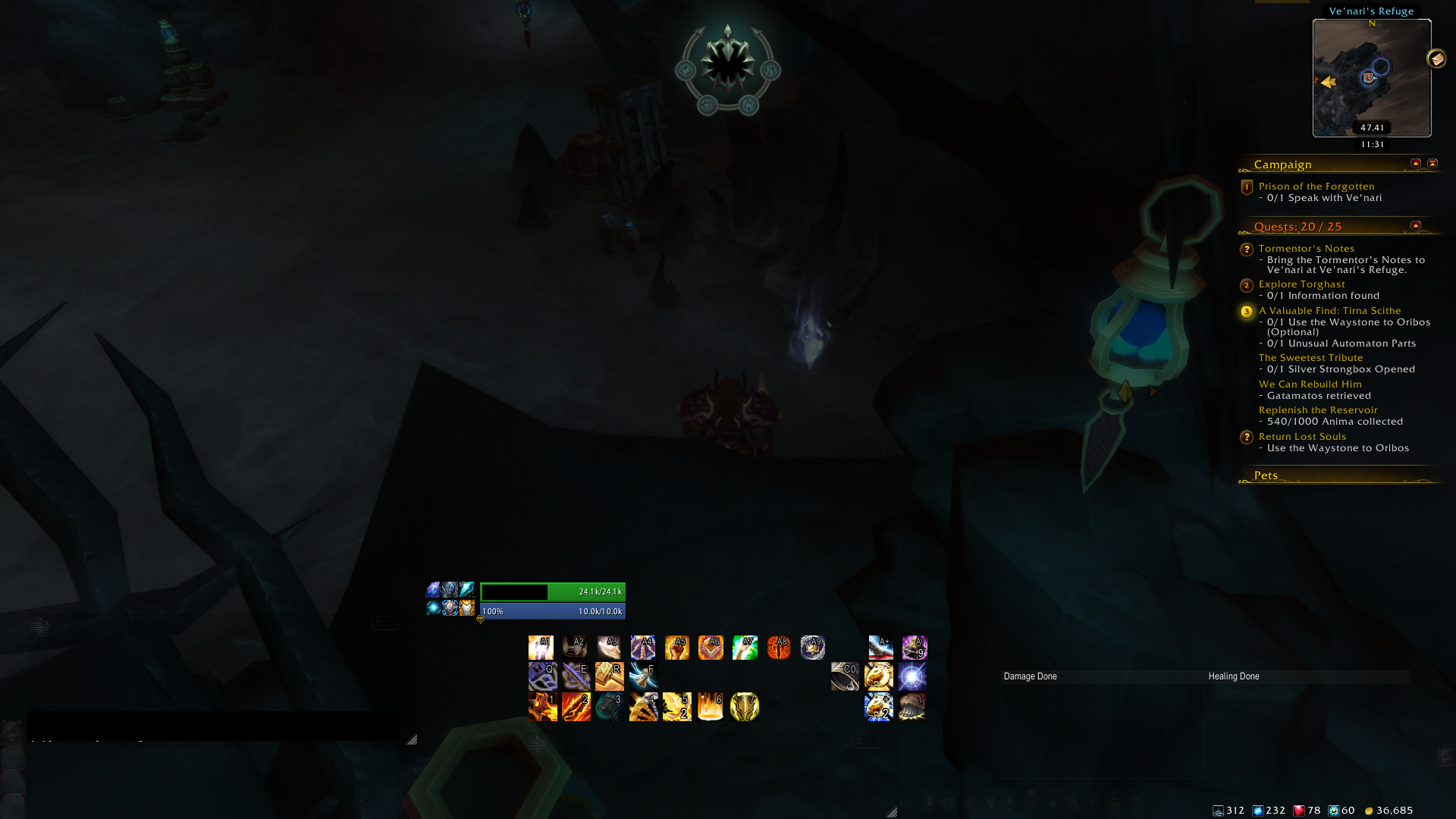Use the hearthstone item labeled C0
This screenshot has height=819, width=1456.
tap(845, 676)
